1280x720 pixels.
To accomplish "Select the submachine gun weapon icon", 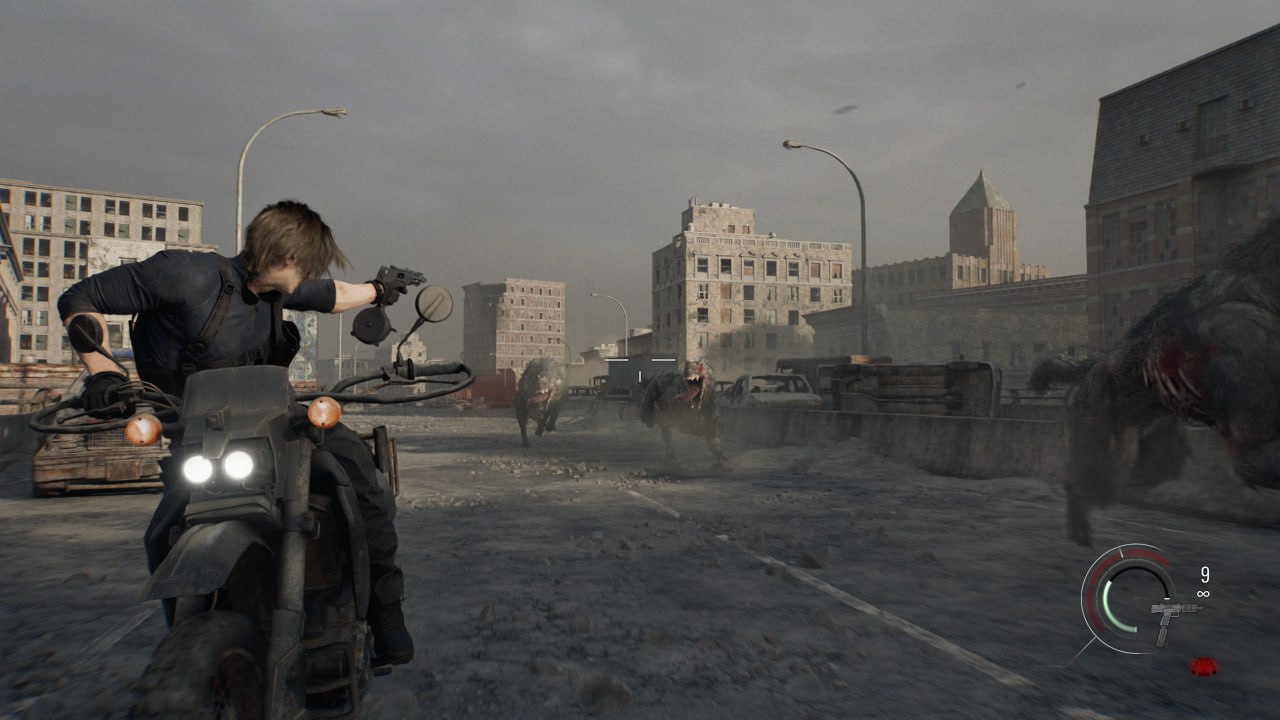I will 1171,617.
